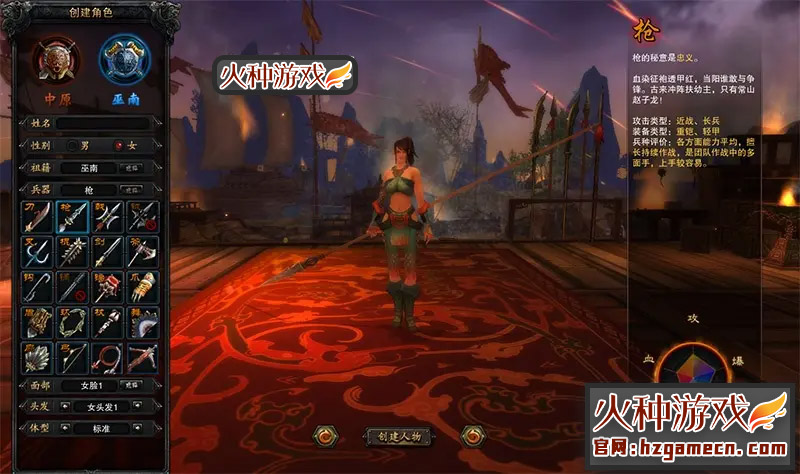
Task: Click the select button beside 面部 女脸1
Action: (x=133, y=384)
